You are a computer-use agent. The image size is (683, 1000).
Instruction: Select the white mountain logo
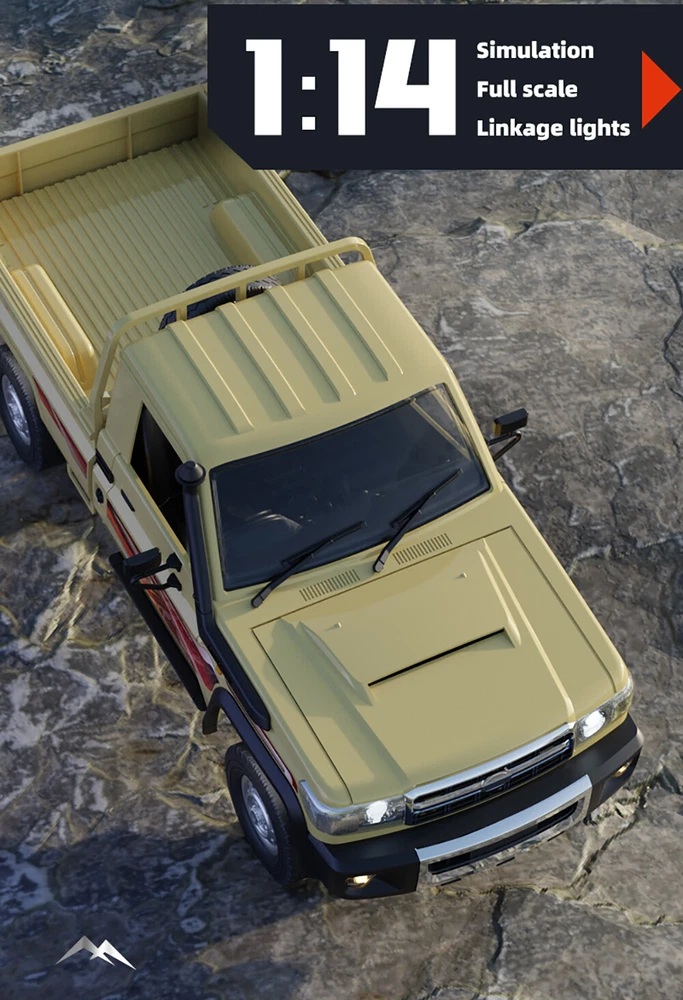click(x=95, y=952)
